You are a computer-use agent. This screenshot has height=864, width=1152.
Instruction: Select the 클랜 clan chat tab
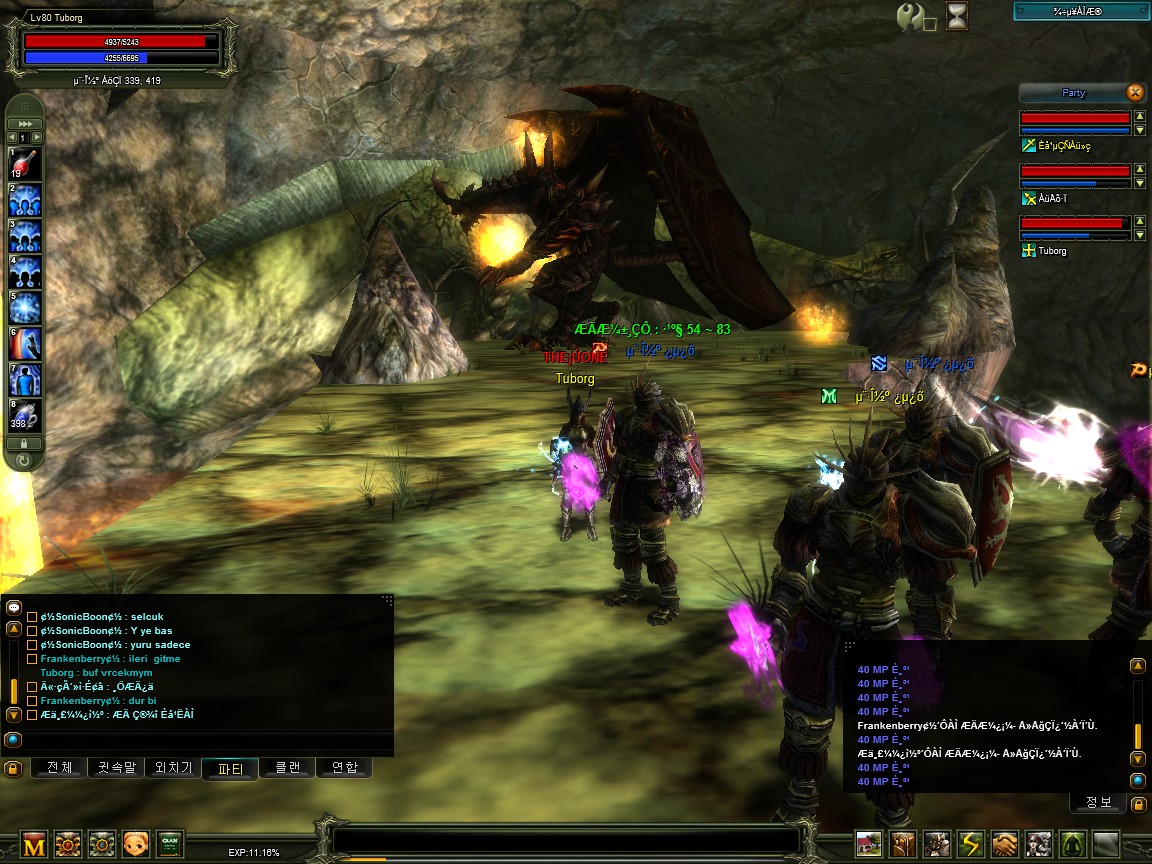pyautogui.click(x=287, y=768)
